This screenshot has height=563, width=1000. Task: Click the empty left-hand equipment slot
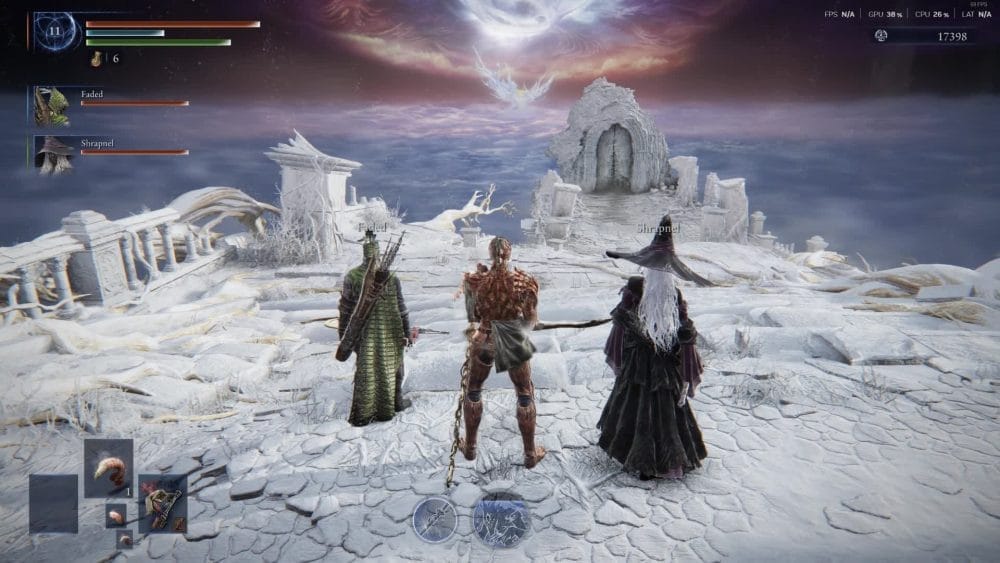(53, 503)
